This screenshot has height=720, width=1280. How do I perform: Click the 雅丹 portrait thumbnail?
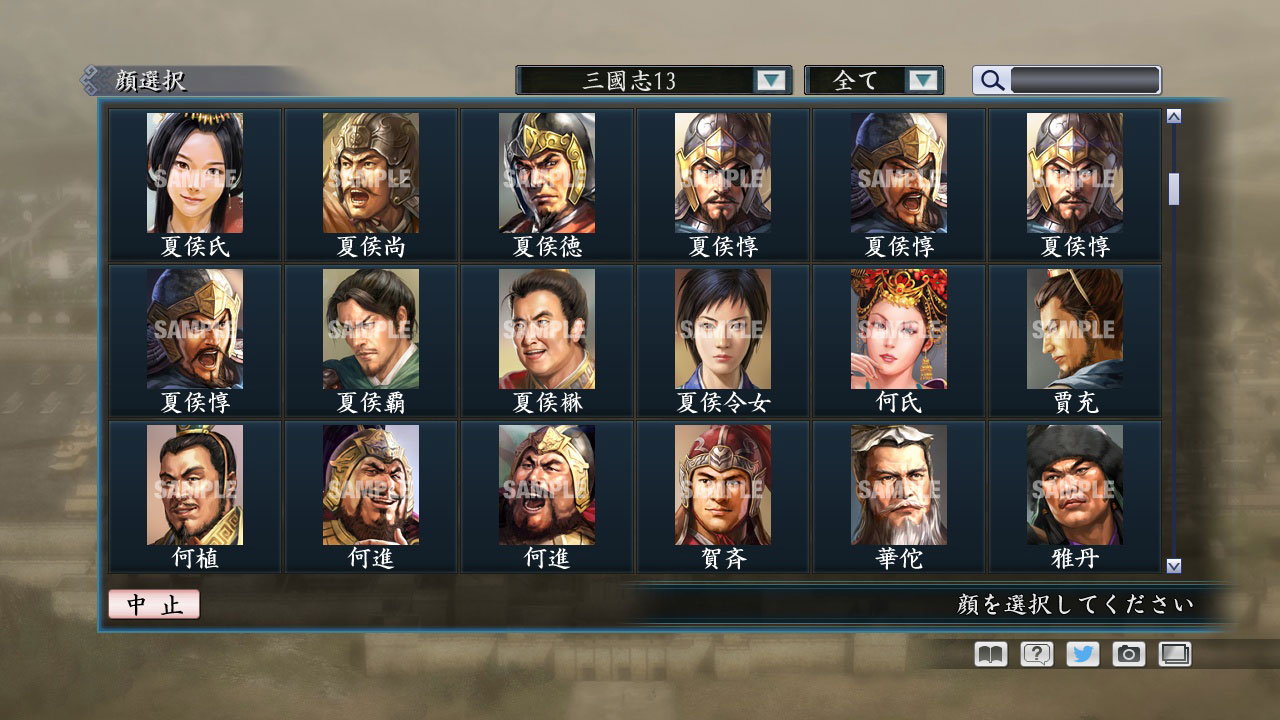(x=1074, y=485)
